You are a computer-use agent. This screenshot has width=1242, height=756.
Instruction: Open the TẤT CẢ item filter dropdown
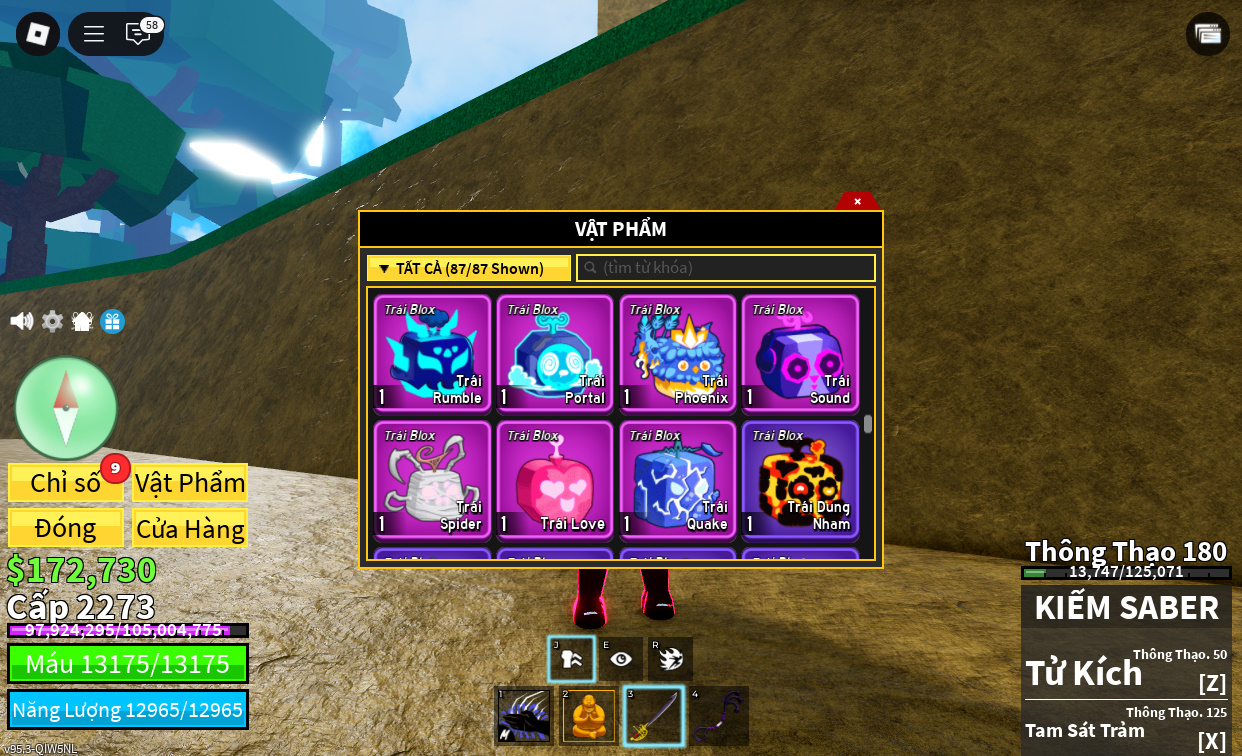click(469, 268)
